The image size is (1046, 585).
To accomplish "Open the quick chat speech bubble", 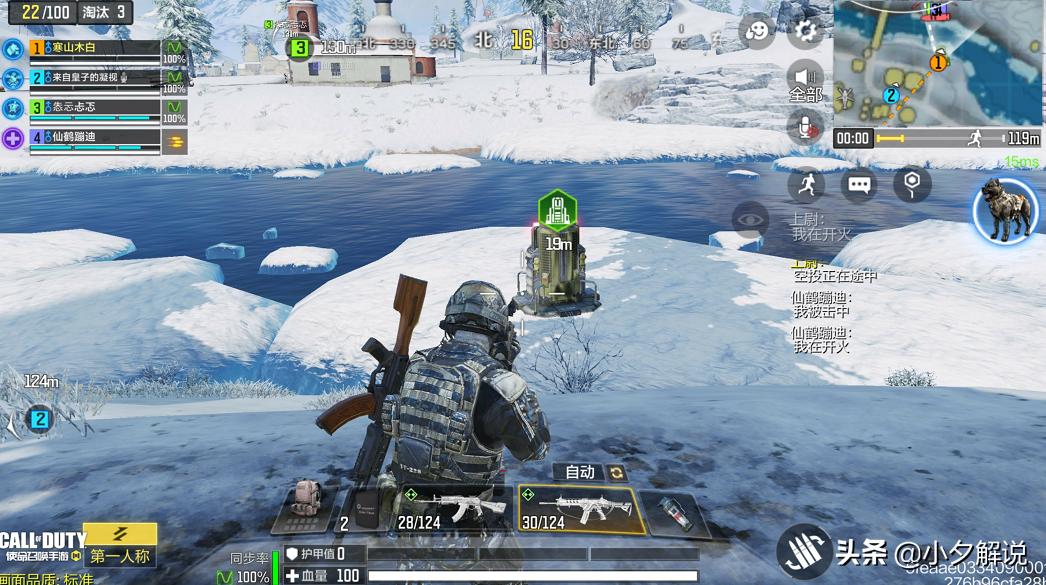I will [859, 184].
